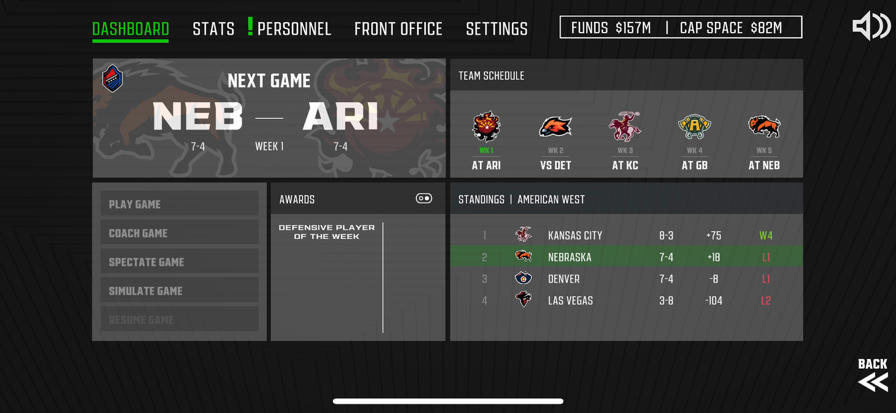Open the Dashboard tab

(x=130, y=29)
